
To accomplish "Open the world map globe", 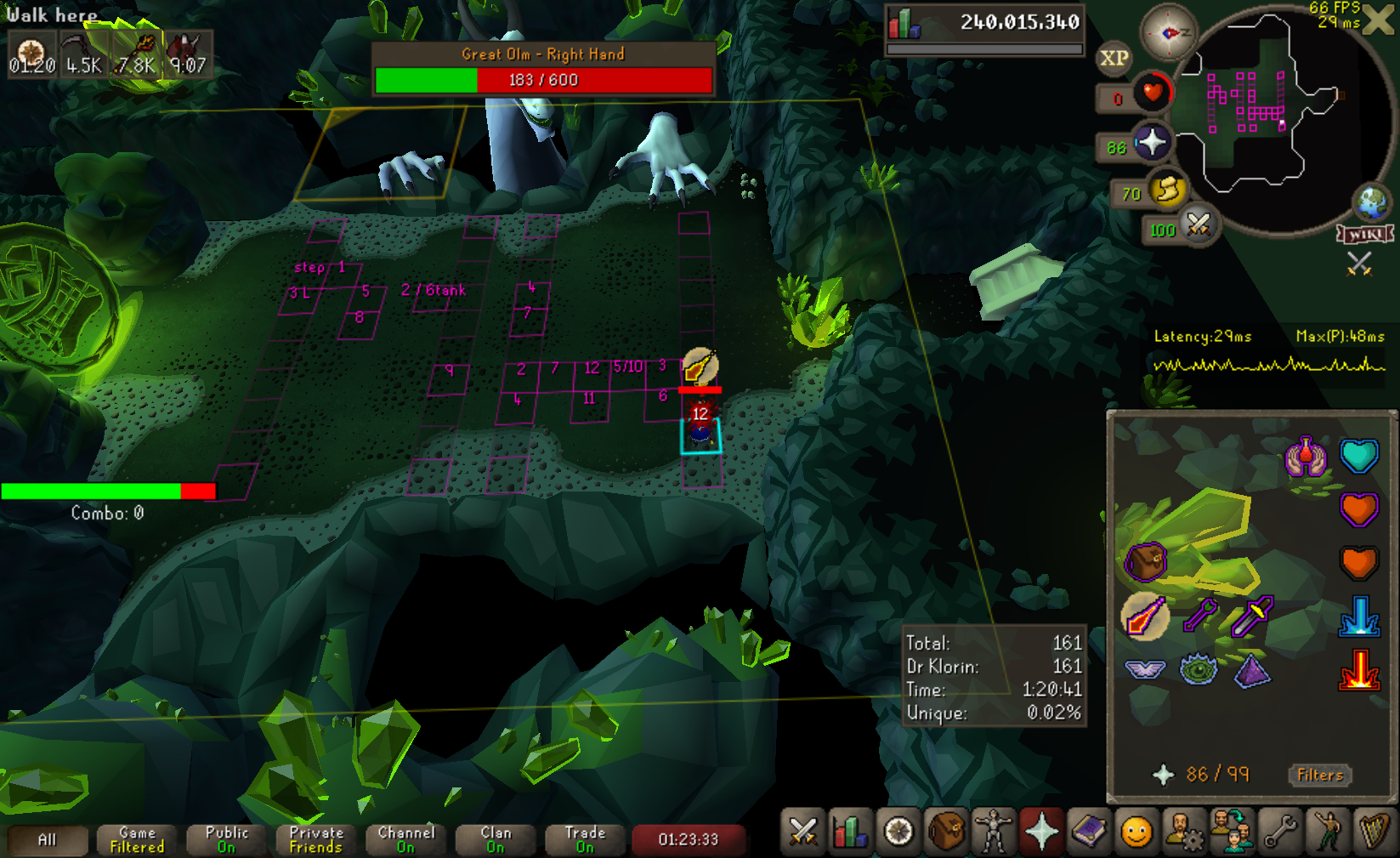I will click(1371, 203).
